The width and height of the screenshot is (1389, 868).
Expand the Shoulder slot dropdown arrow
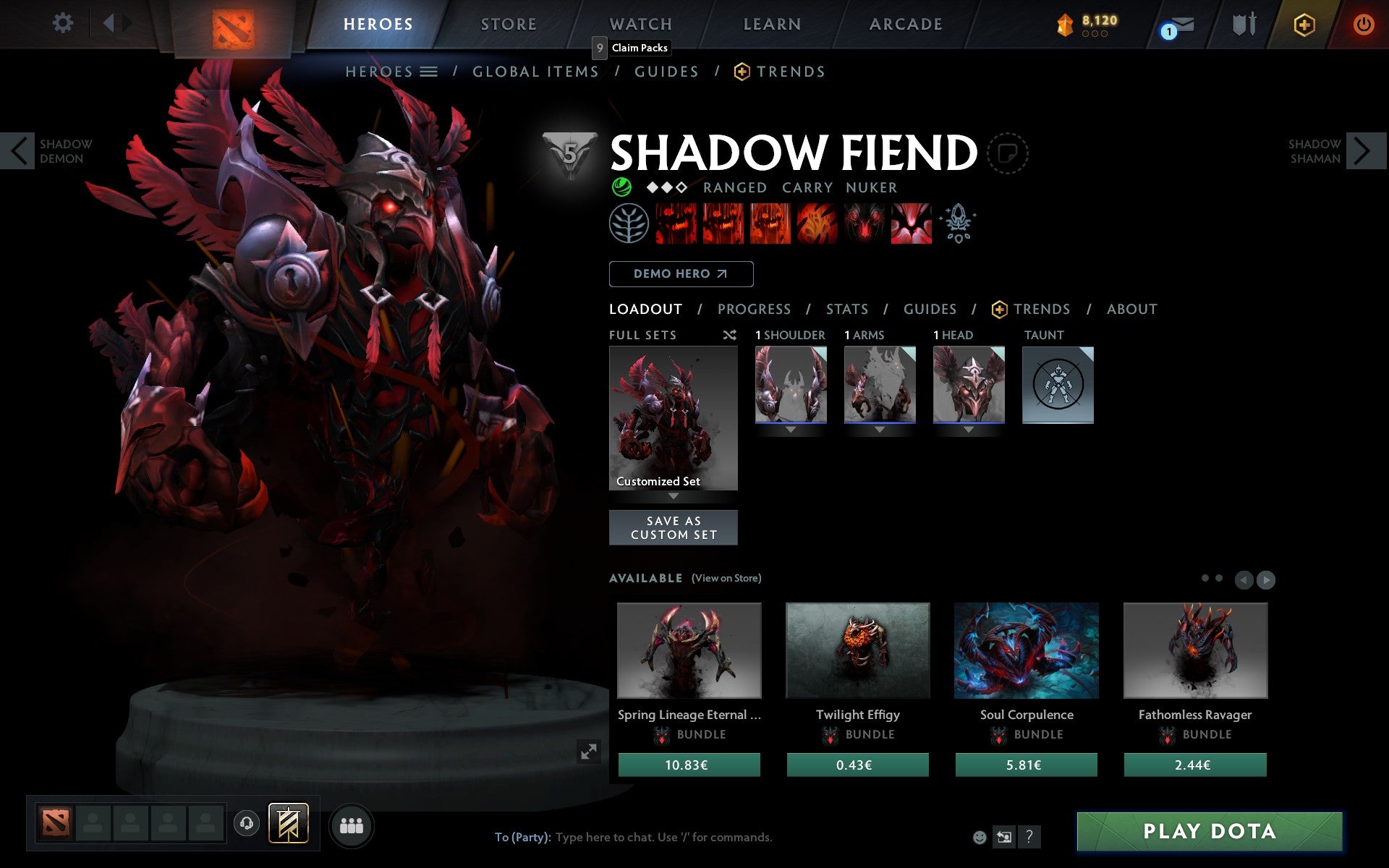point(791,428)
